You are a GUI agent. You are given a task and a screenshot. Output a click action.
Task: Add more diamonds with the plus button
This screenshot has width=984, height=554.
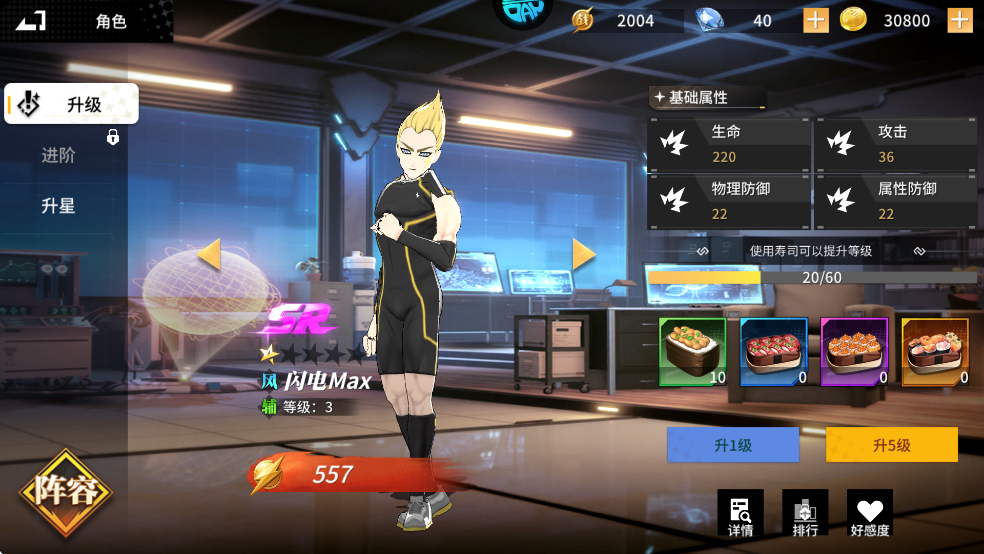[816, 20]
